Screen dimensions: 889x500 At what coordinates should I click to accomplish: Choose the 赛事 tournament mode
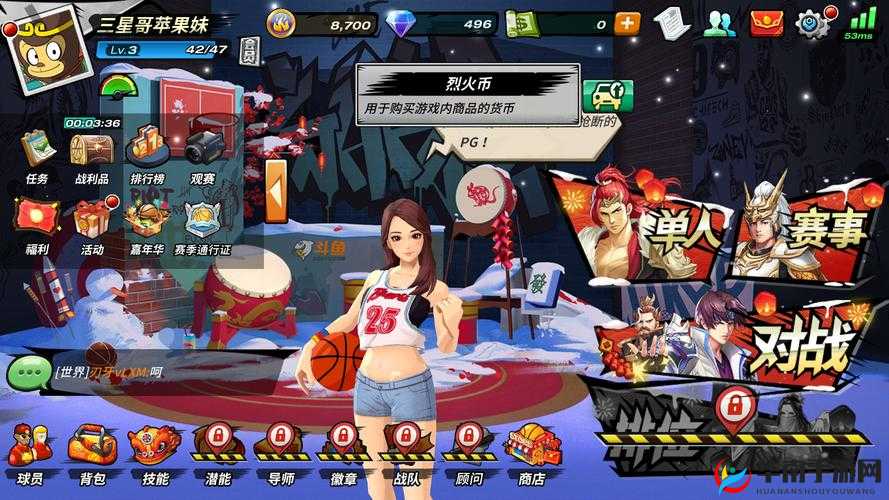tap(800, 226)
